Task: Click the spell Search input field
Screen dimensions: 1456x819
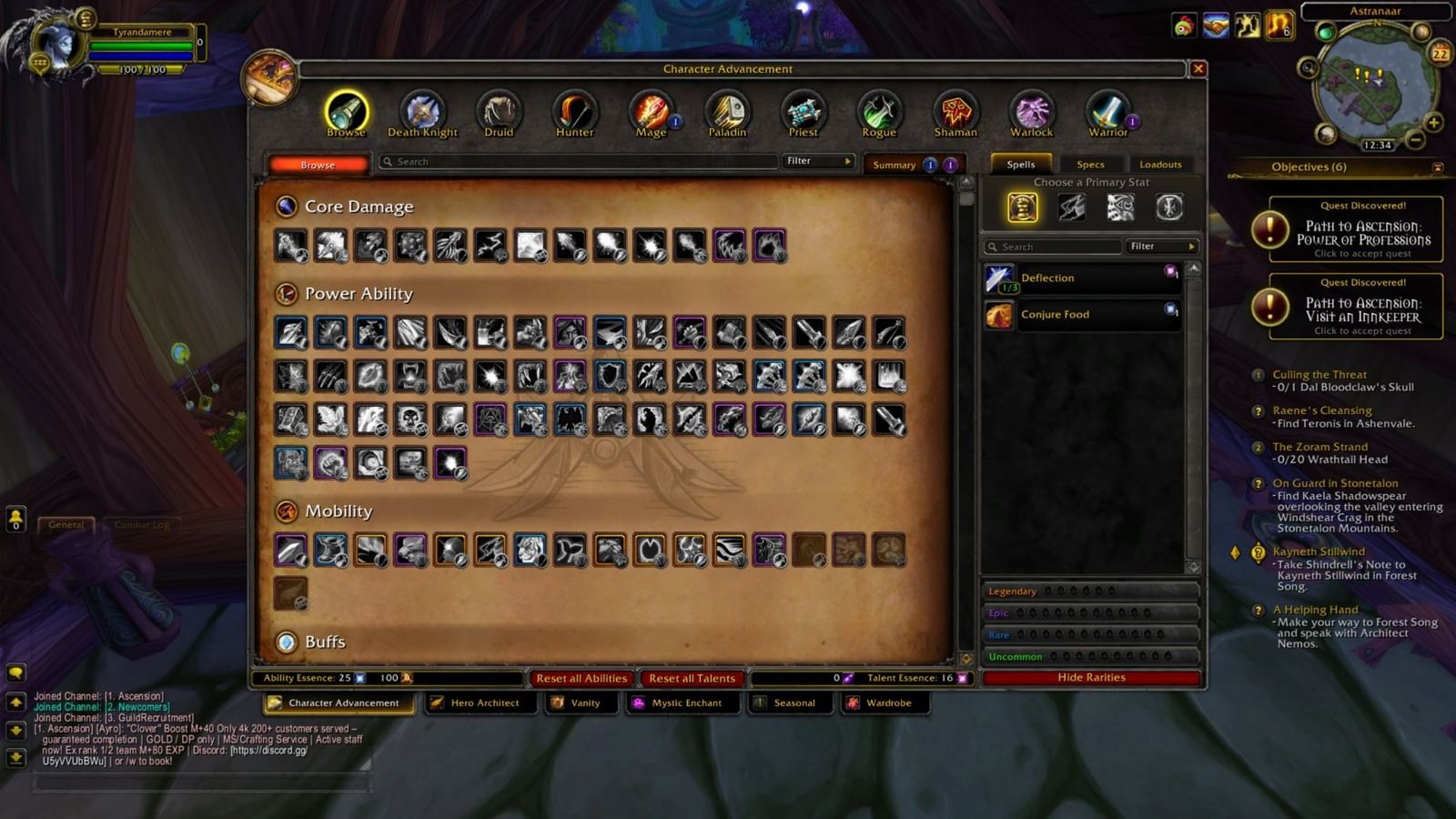Action: pyautogui.click(x=1051, y=246)
